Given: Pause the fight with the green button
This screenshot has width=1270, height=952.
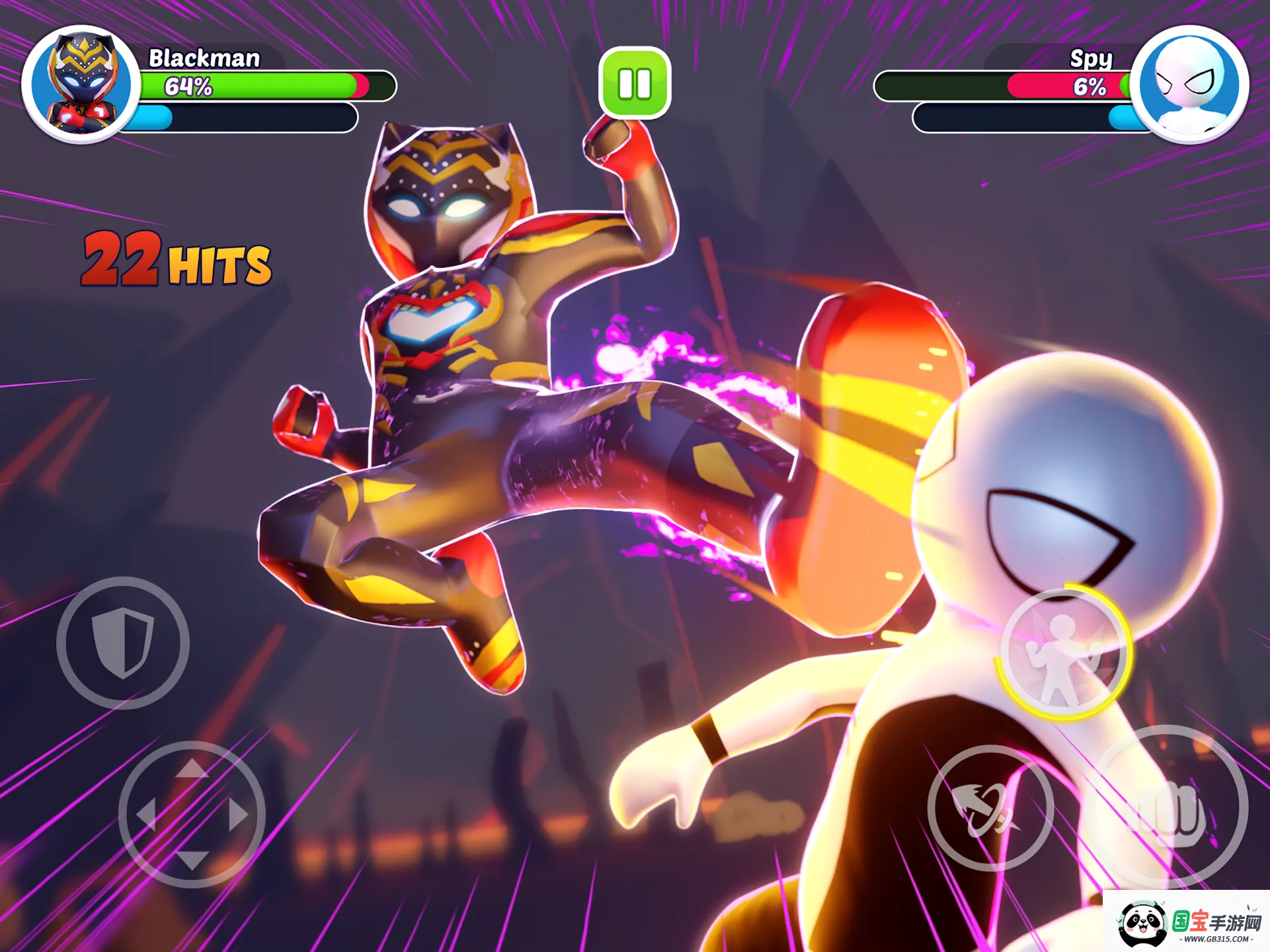Looking at the screenshot, I should [x=635, y=83].
